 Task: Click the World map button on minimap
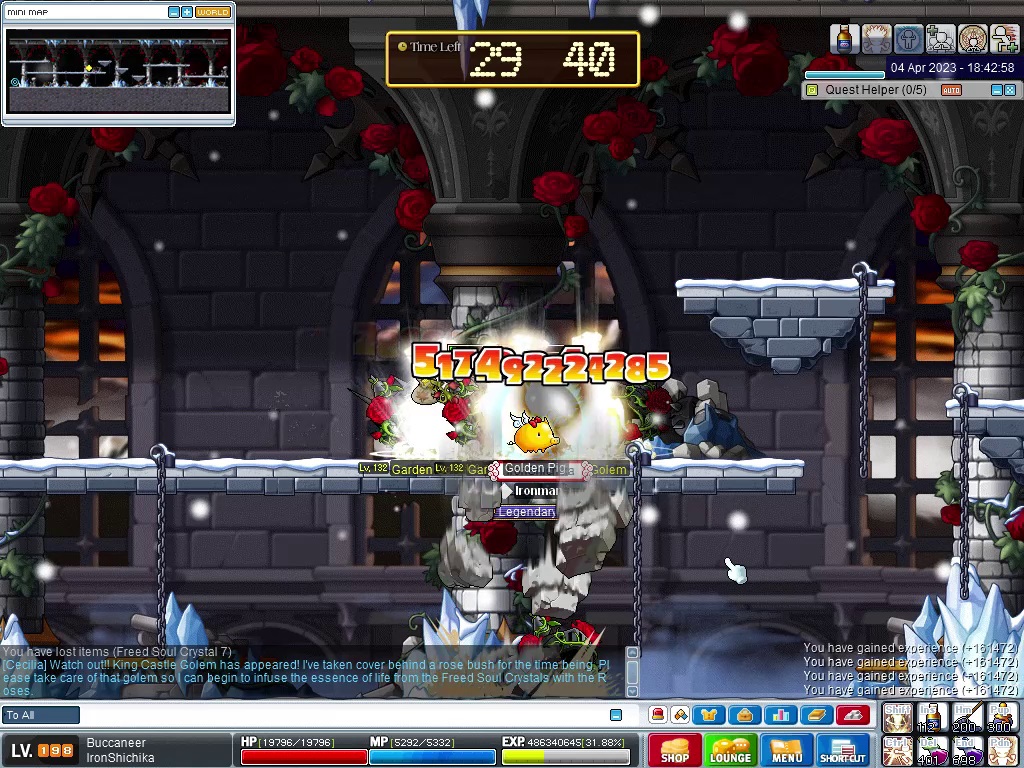[212, 12]
